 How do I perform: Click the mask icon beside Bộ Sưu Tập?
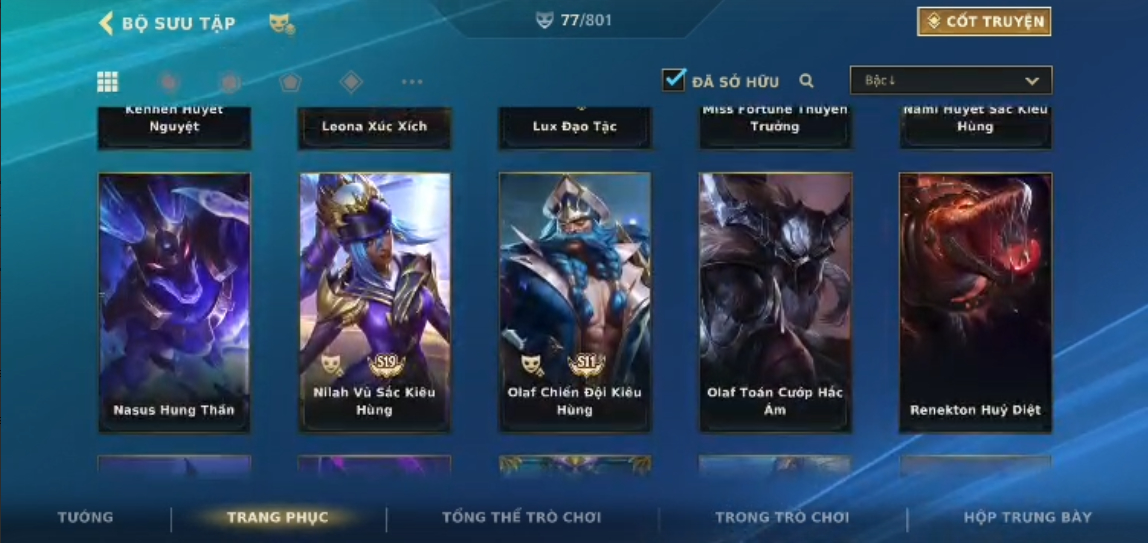pyautogui.click(x=281, y=23)
